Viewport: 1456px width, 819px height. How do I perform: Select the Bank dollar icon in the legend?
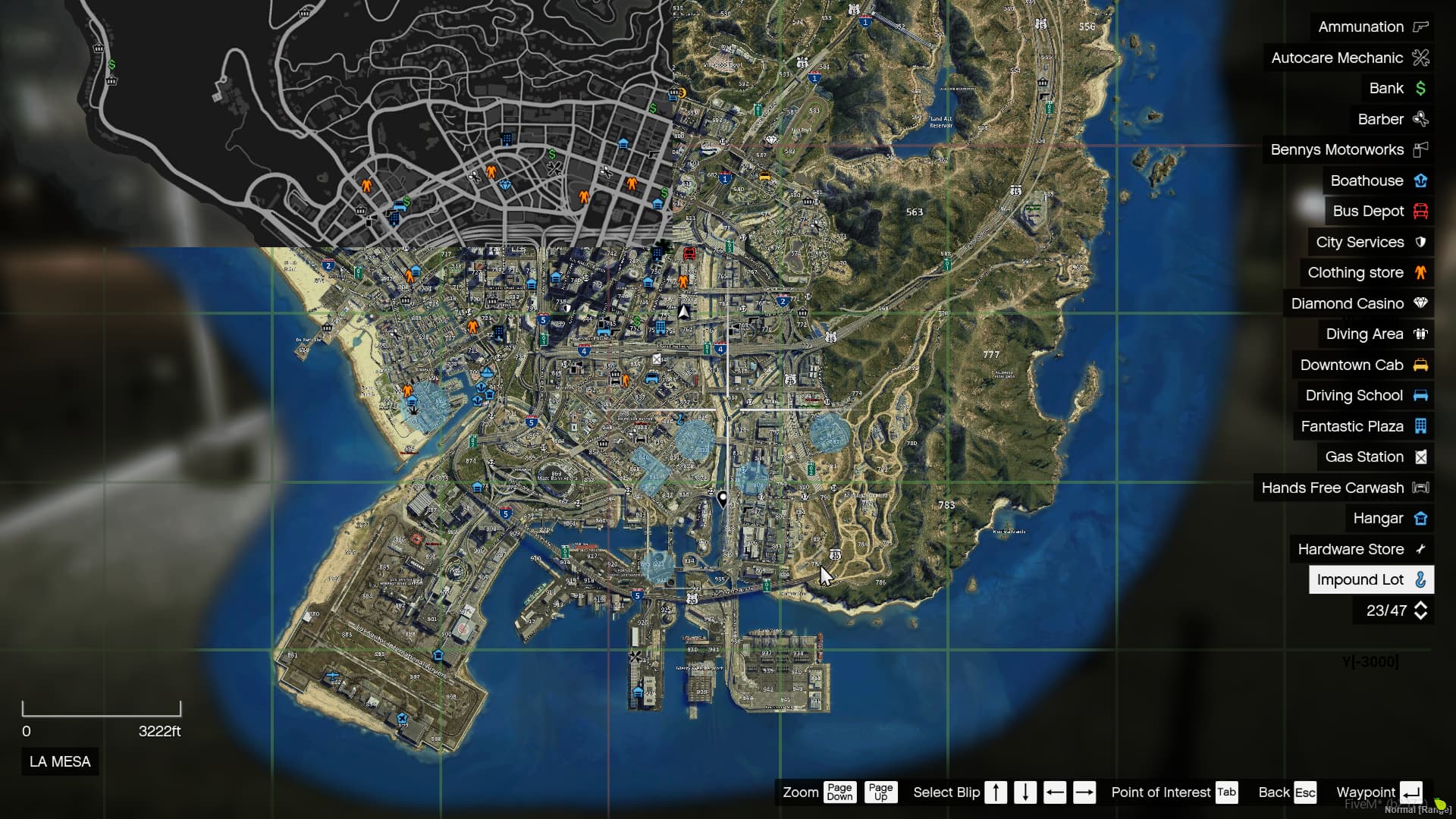1420,88
